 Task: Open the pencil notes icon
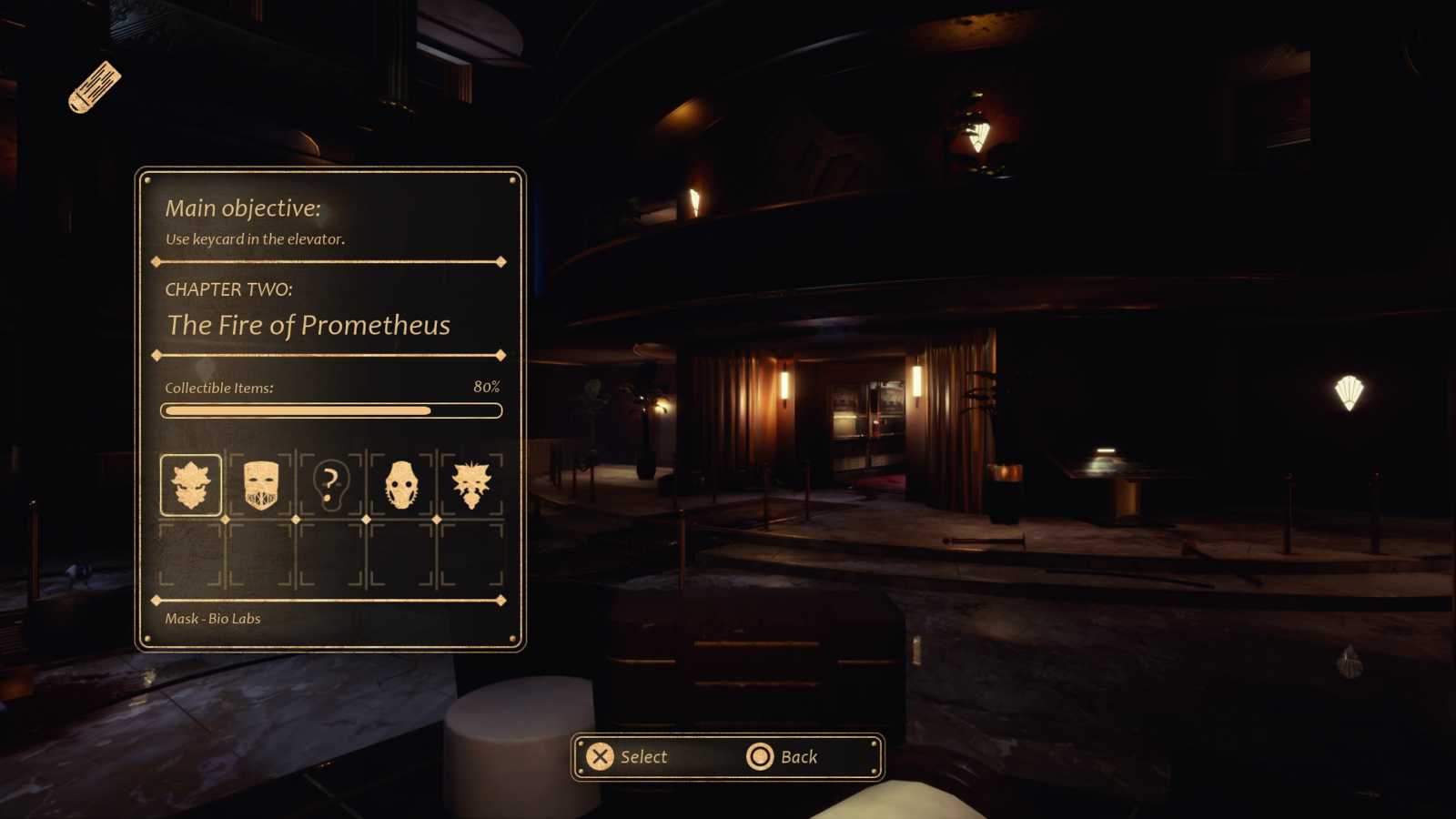coord(94,87)
